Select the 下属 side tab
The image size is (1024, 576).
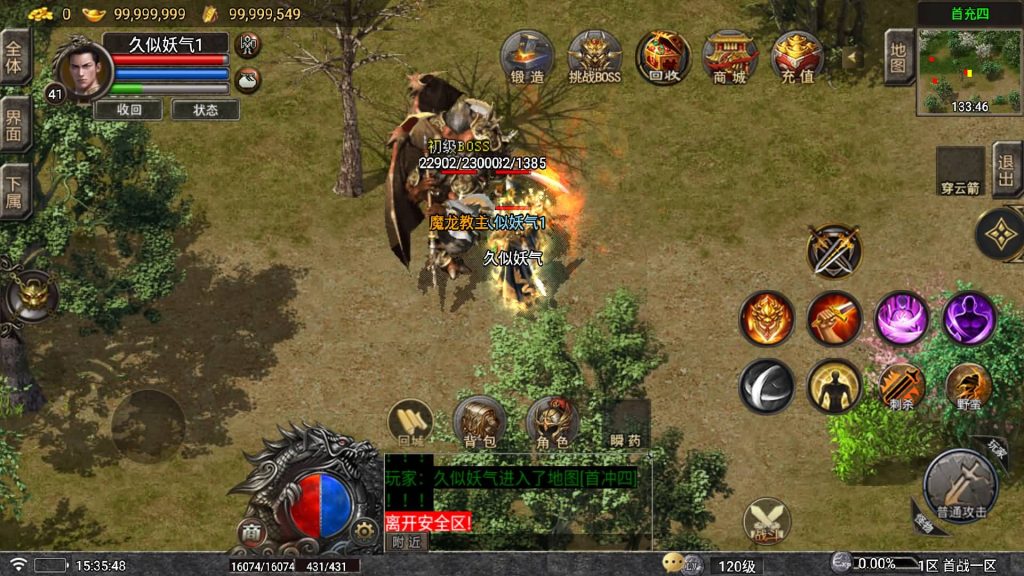(14, 190)
